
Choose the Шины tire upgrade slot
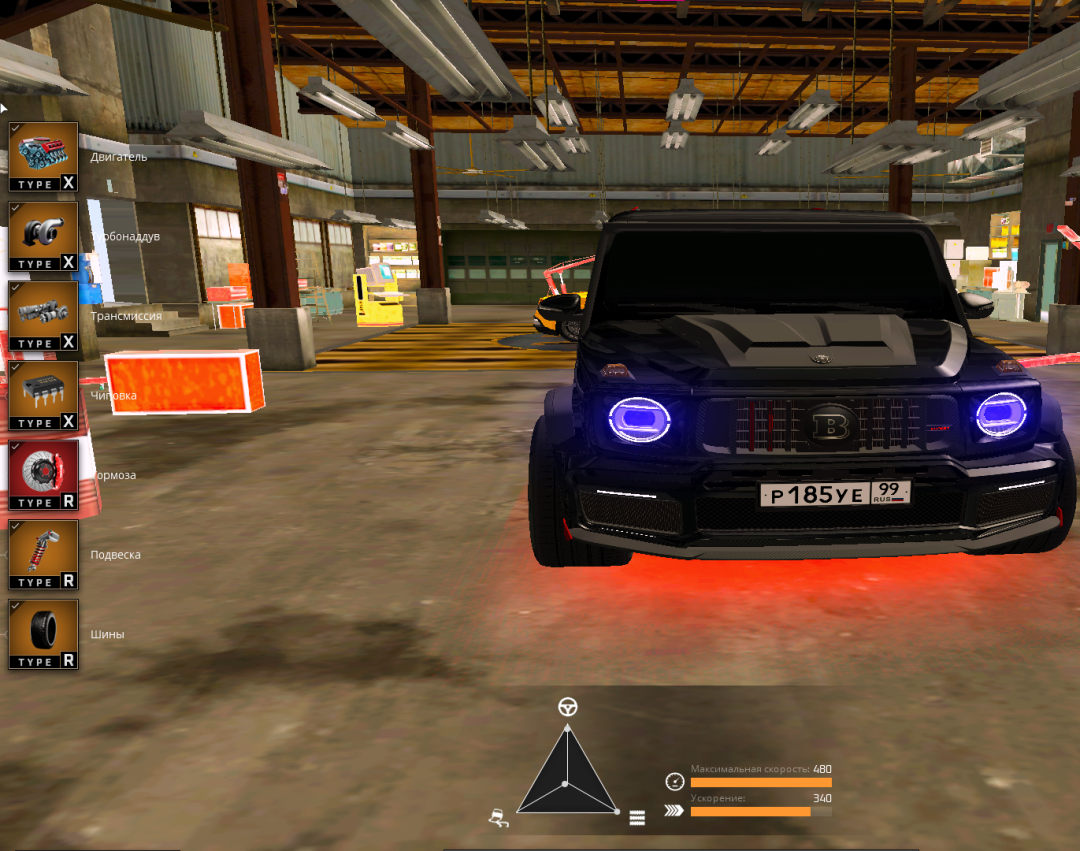43,634
